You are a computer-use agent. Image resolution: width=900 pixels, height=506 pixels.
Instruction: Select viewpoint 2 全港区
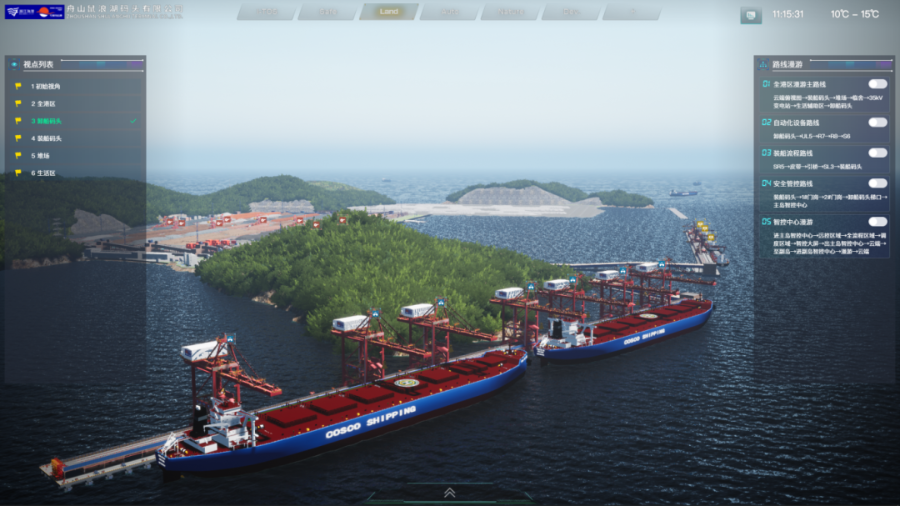[43, 103]
